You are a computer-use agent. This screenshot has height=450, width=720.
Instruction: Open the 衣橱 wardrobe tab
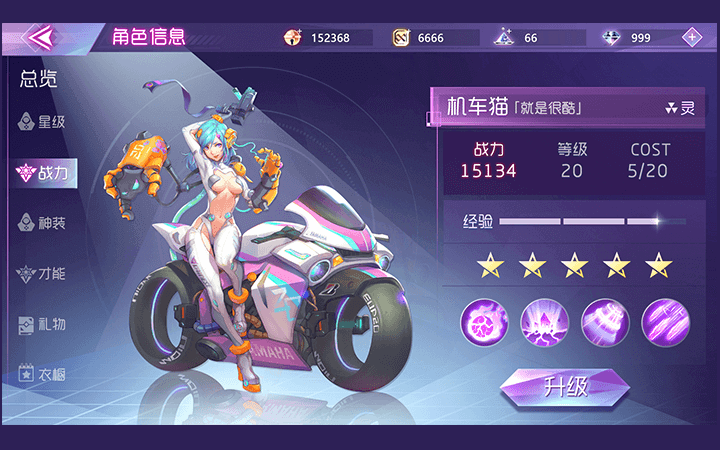point(42,373)
